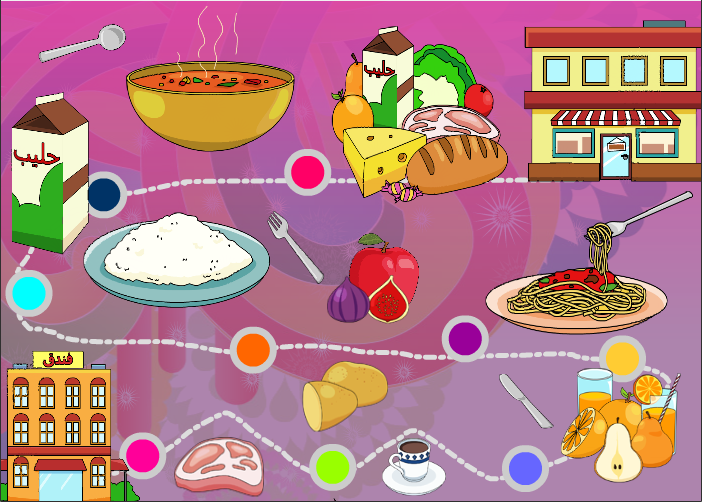The width and height of the screenshot is (702, 502).
Task: Select the yellow path circle
Action: (622, 358)
